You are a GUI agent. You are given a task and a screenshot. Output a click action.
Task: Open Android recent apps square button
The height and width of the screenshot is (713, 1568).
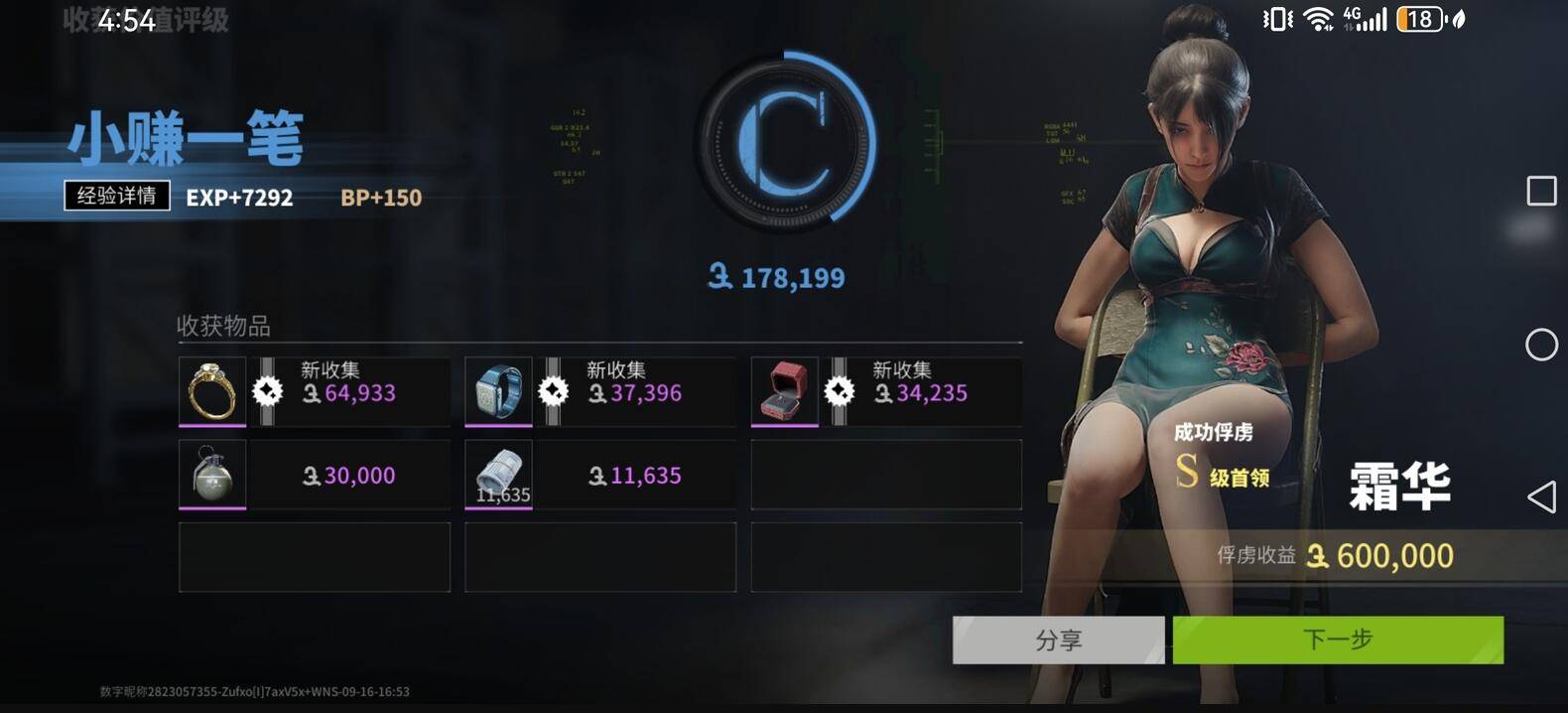(x=1541, y=191)
